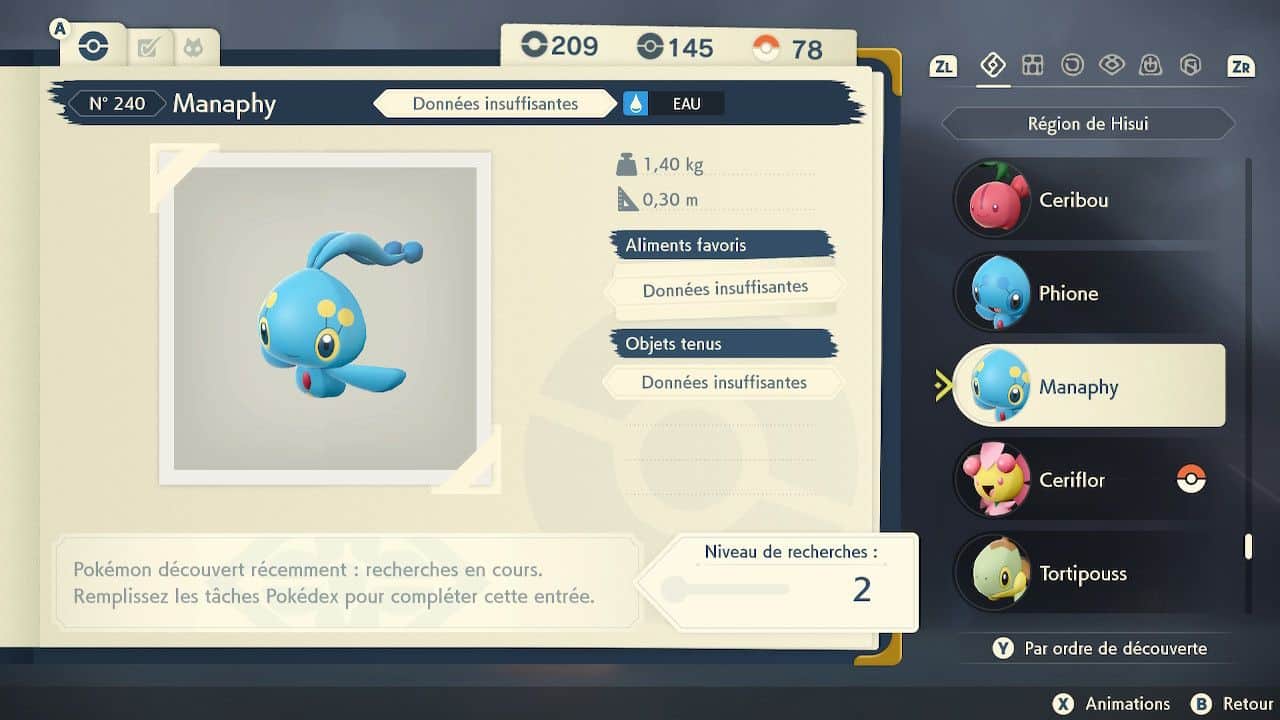The image size is (1280, 720).
Task: Switch to the four-square grid area icon
Action: click(x=1032, y=65)
